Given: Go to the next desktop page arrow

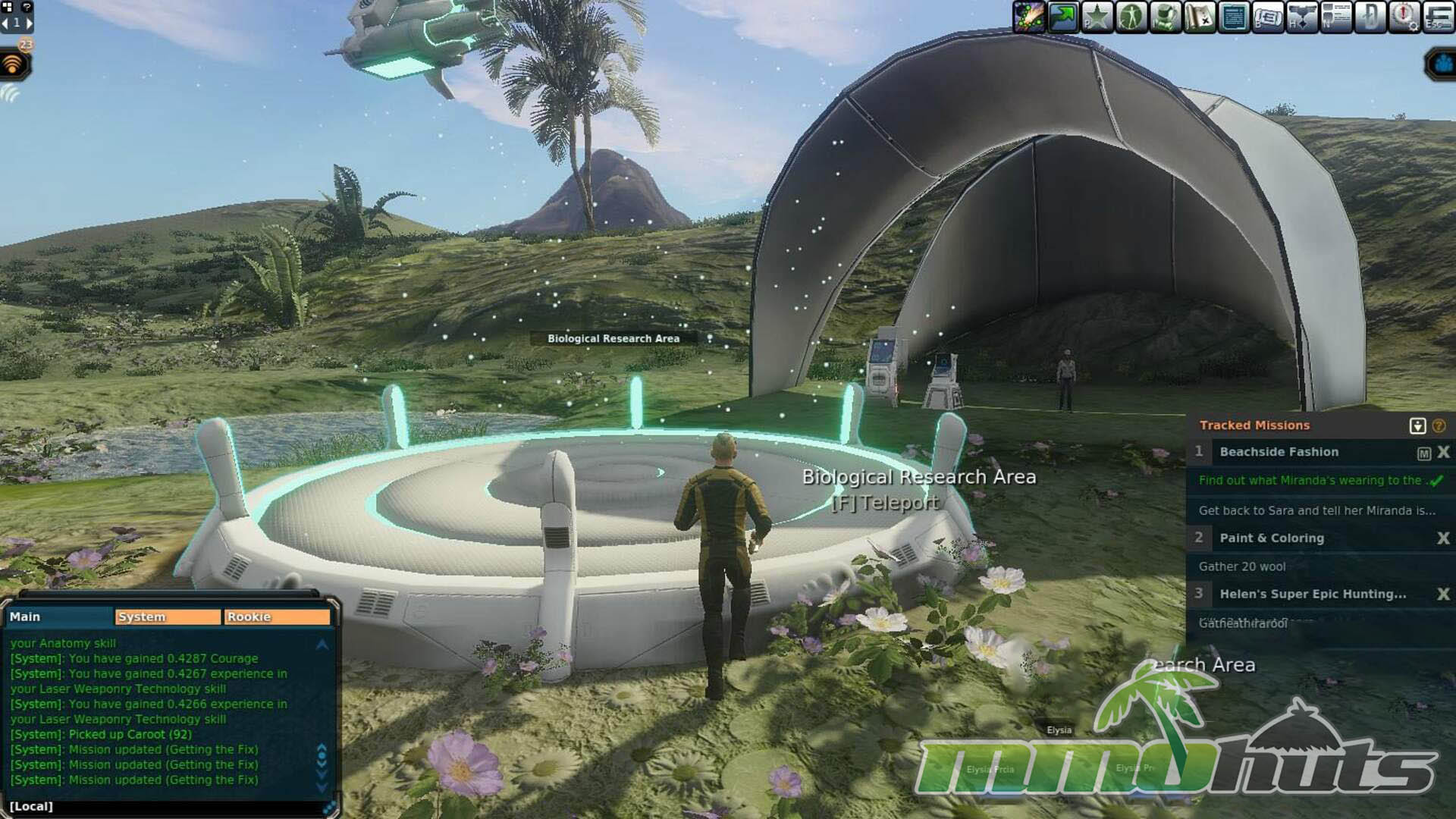Looking at the screenshot, I should pyautogui.click(x=30, y=23).
